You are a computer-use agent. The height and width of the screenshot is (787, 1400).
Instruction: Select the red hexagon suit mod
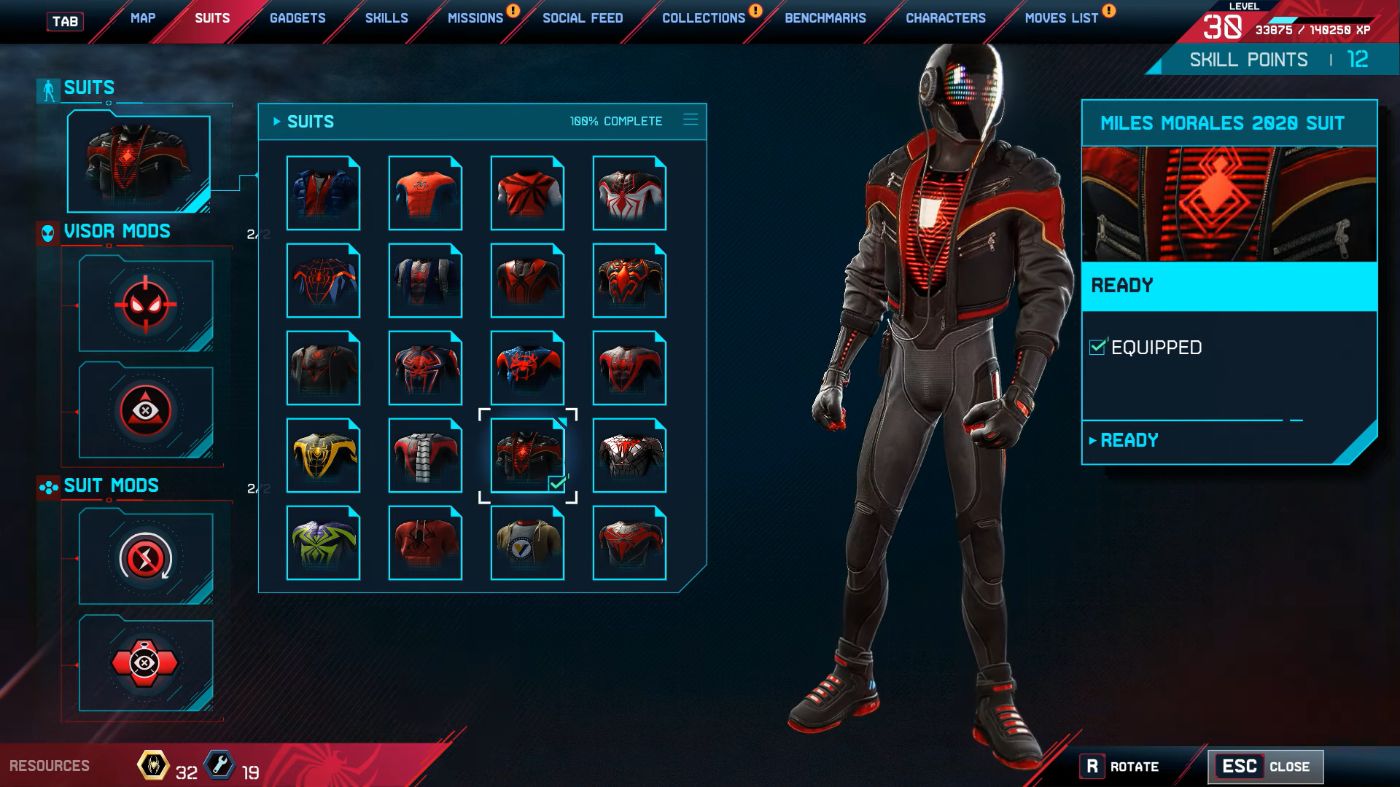(146, 663)
